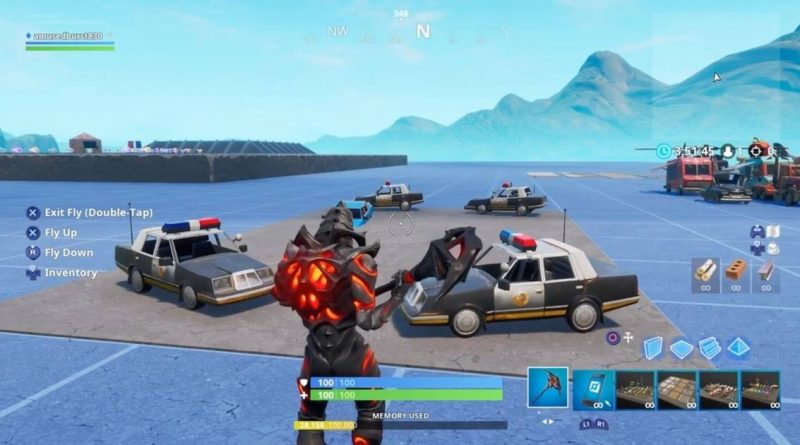Select the stairs building piece

tap(710, 347)
